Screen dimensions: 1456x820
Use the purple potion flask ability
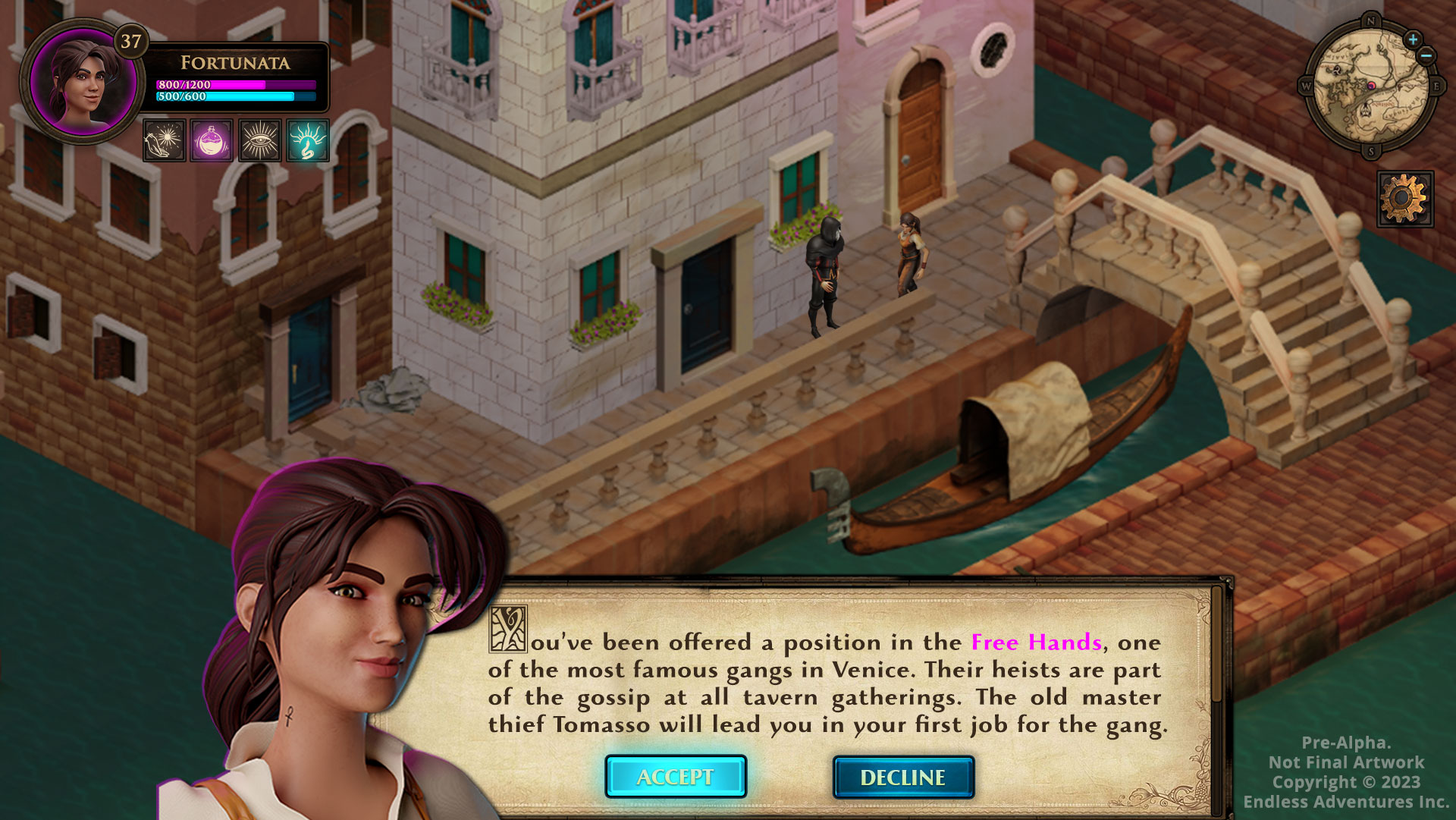[x=212, y=140]
